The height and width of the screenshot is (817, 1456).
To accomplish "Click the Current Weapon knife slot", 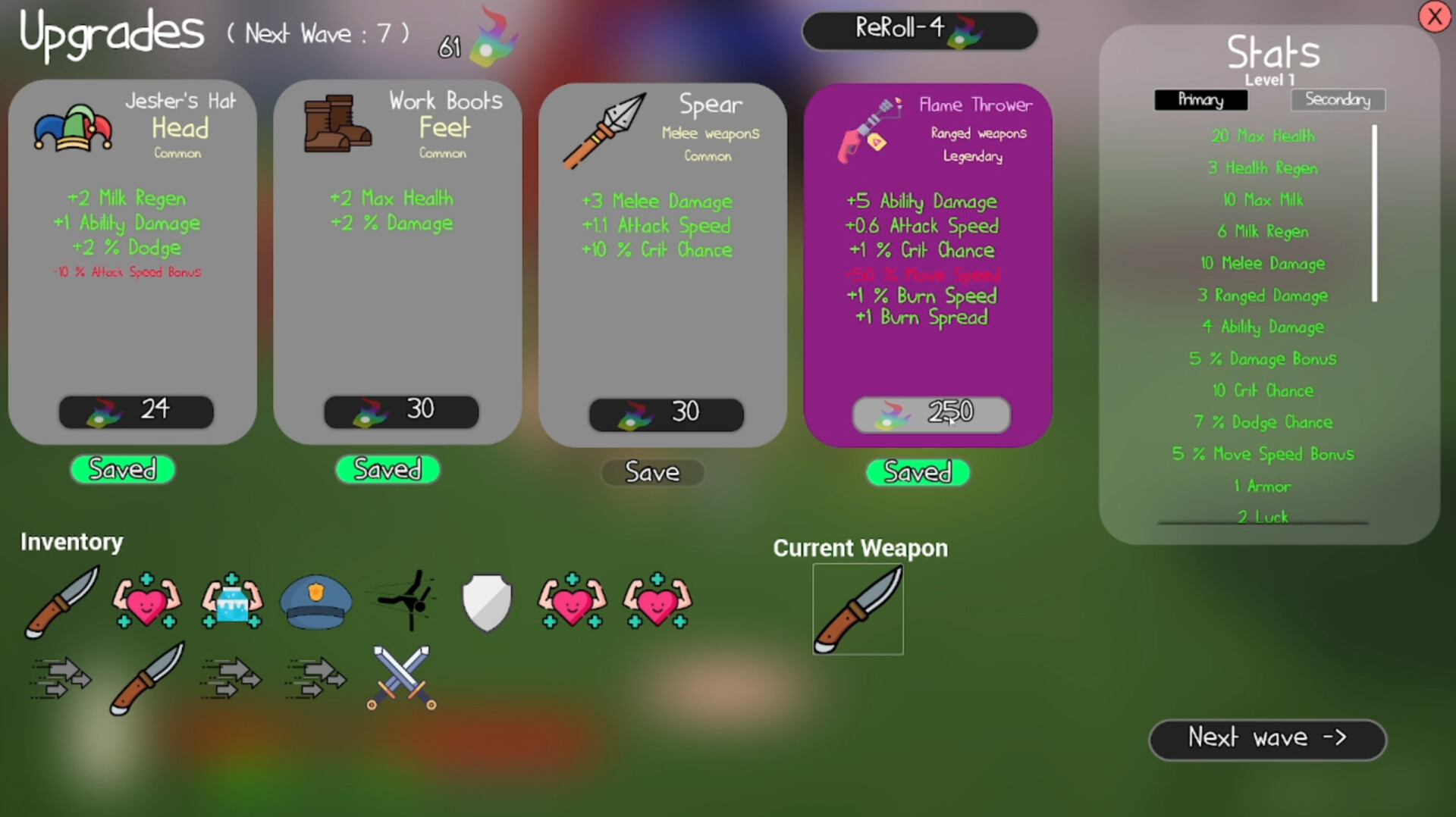I will tap(858, 609).
